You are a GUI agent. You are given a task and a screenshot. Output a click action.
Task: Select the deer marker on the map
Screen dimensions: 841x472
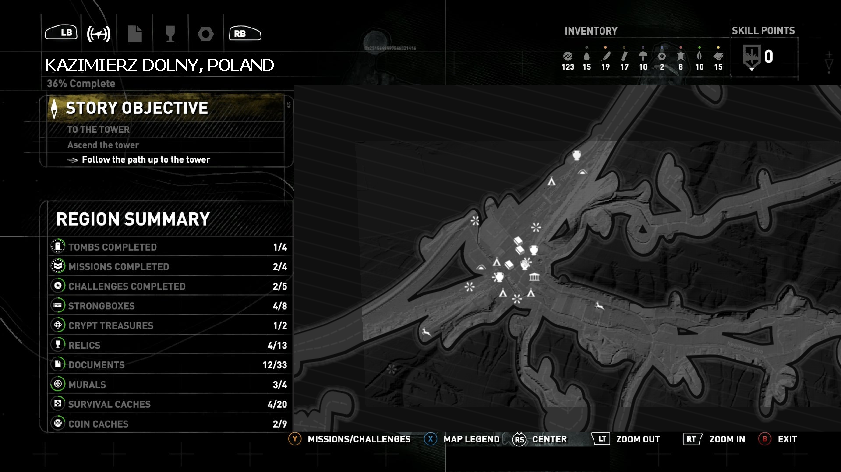[x=598, y=305]
